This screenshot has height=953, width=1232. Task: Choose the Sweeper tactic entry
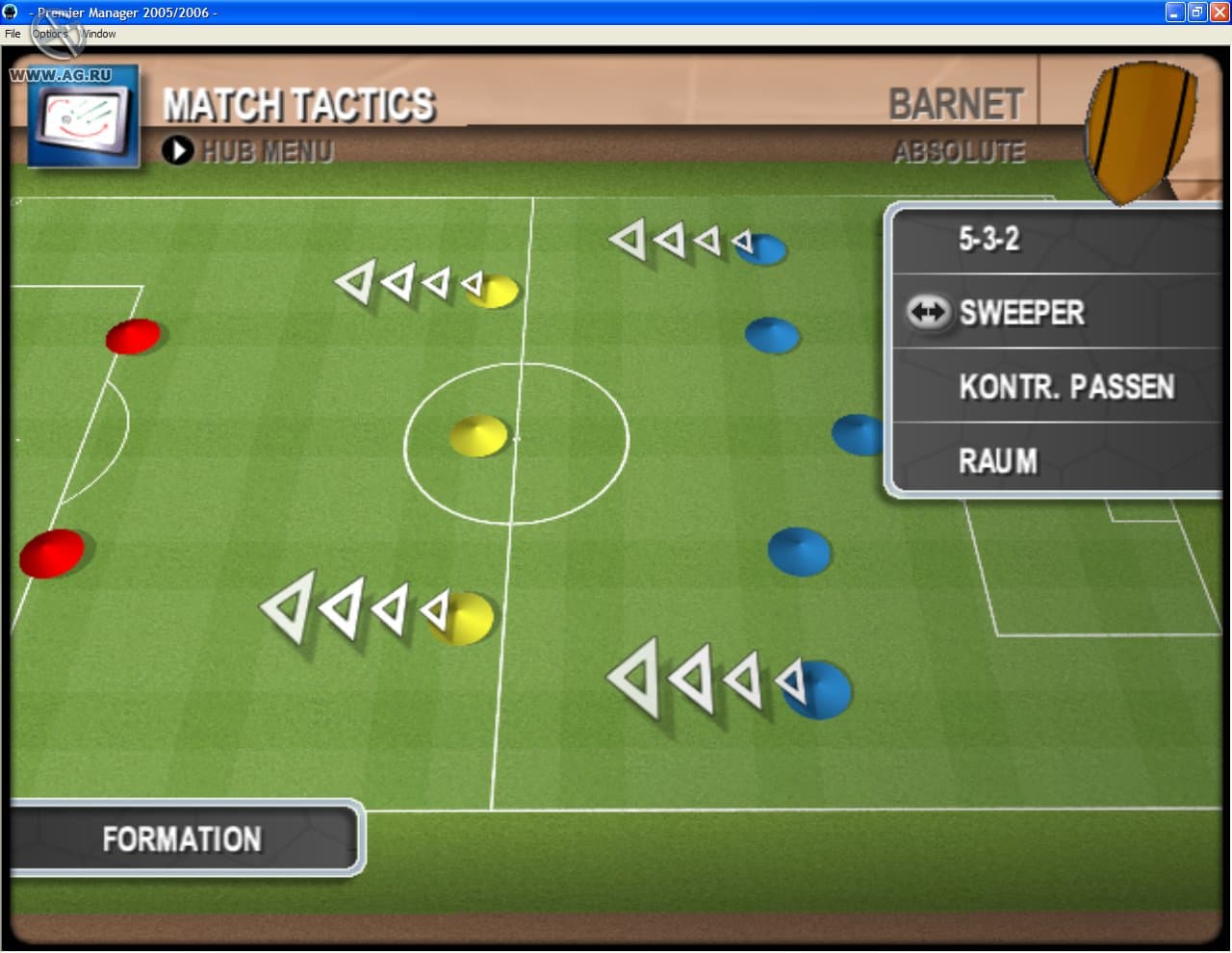coord(1021,313)
